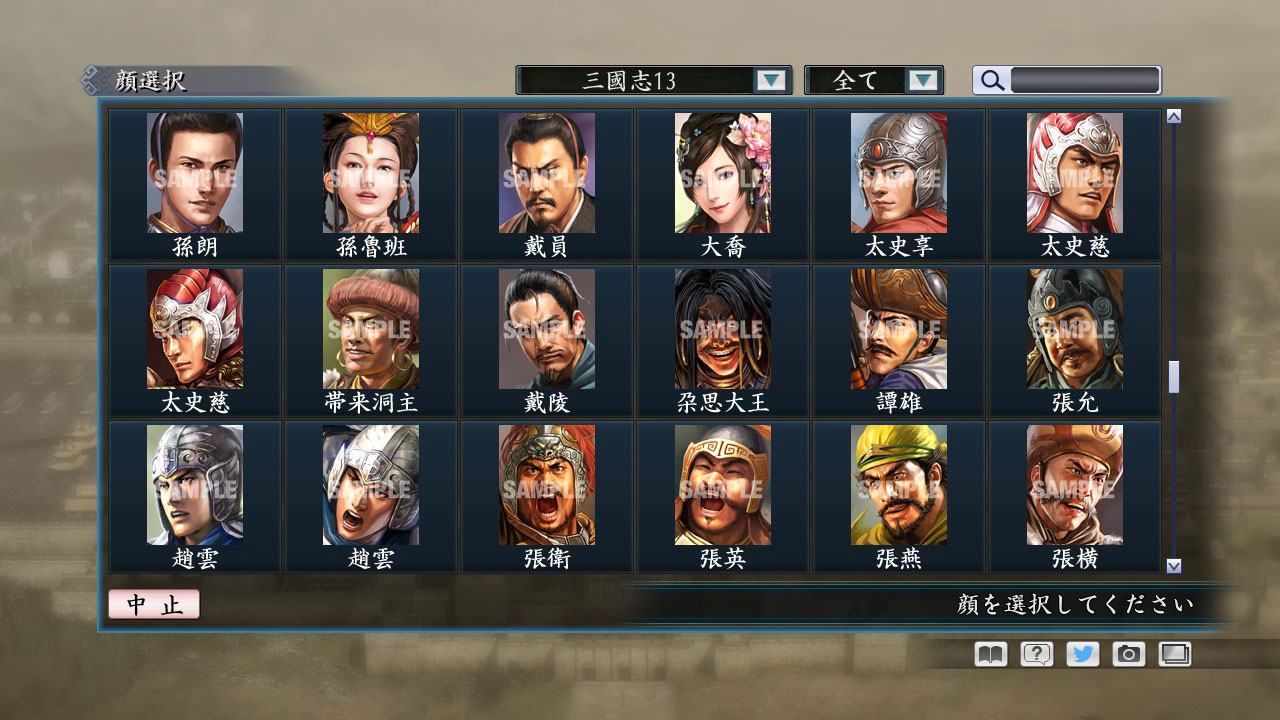The height and width of the screenshot is (720, 1280).
Task: Open the help question mark icon
Action: [x=1035, y=654]
